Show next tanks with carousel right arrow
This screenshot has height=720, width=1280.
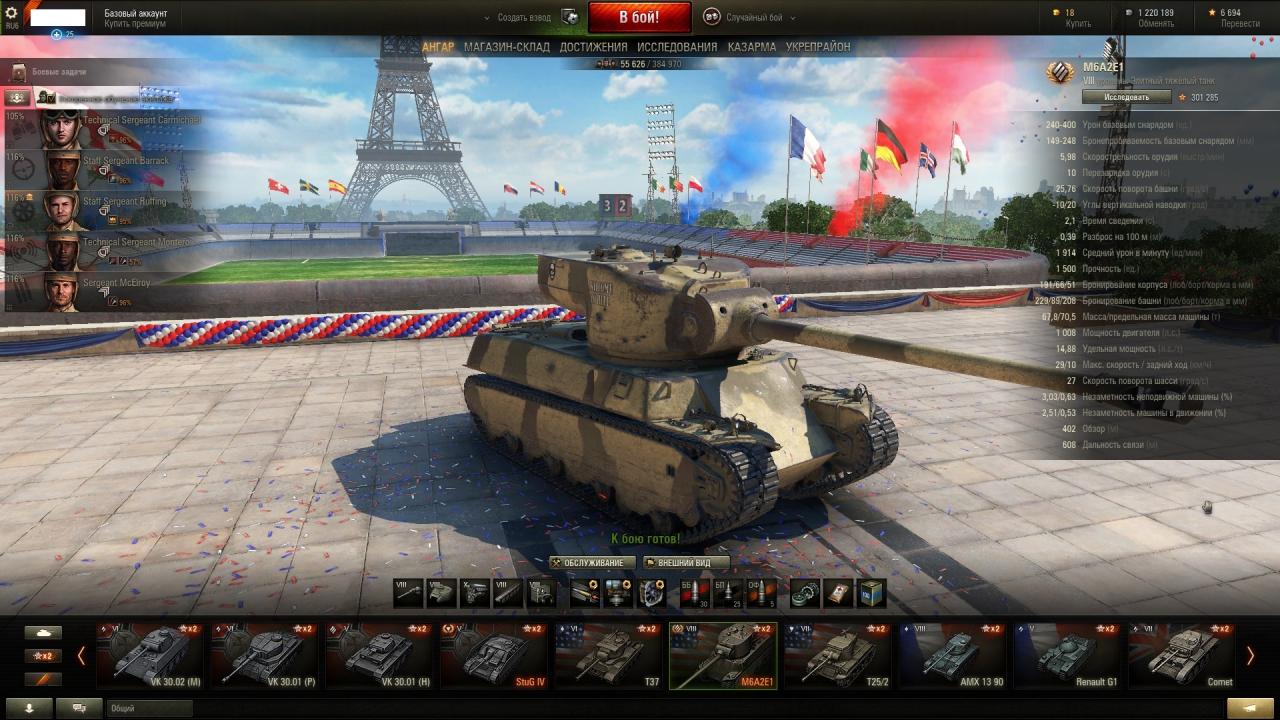point(1249,656)
